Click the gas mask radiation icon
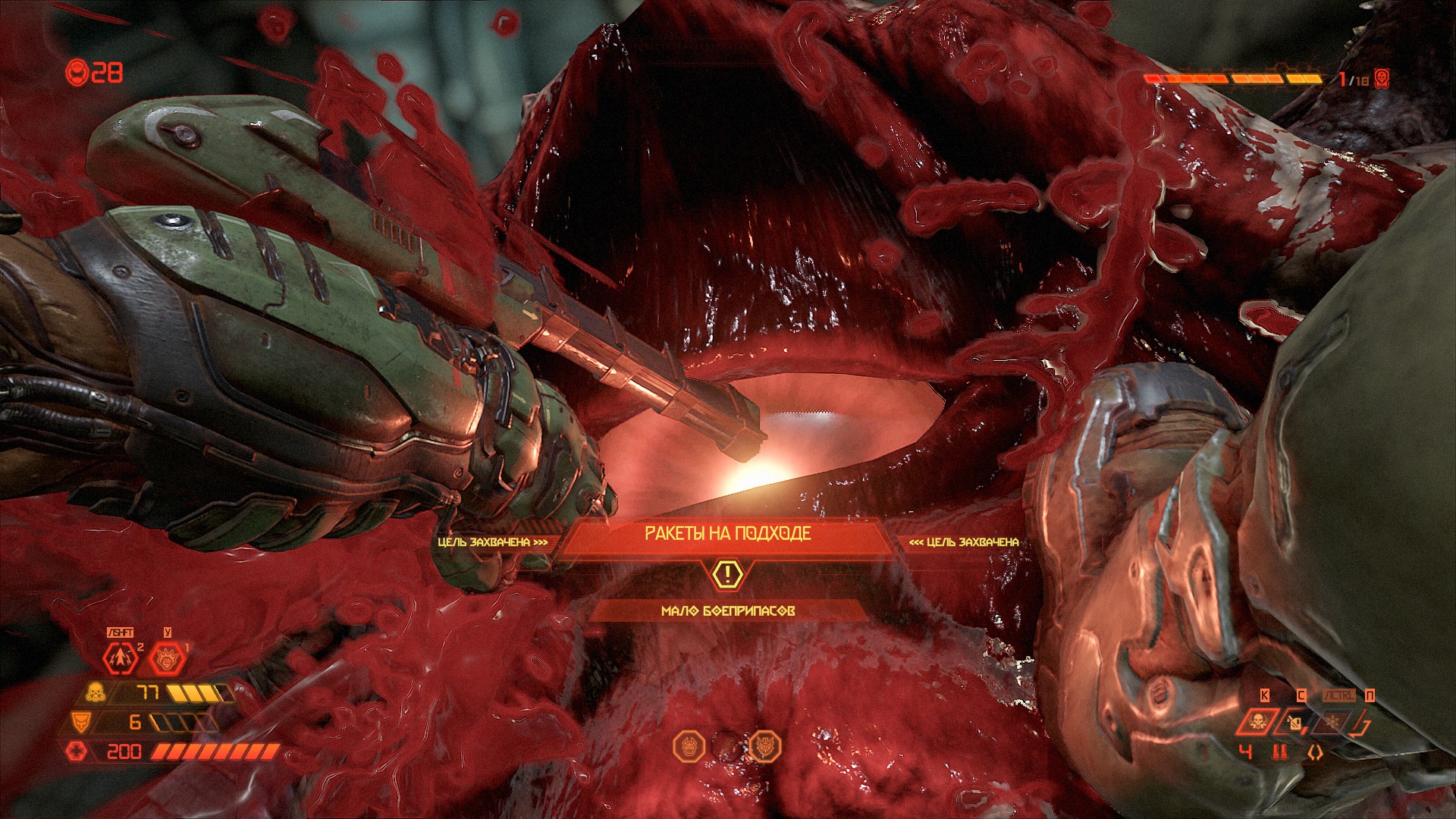This screenshot has height=819, width=1456. 96,692
